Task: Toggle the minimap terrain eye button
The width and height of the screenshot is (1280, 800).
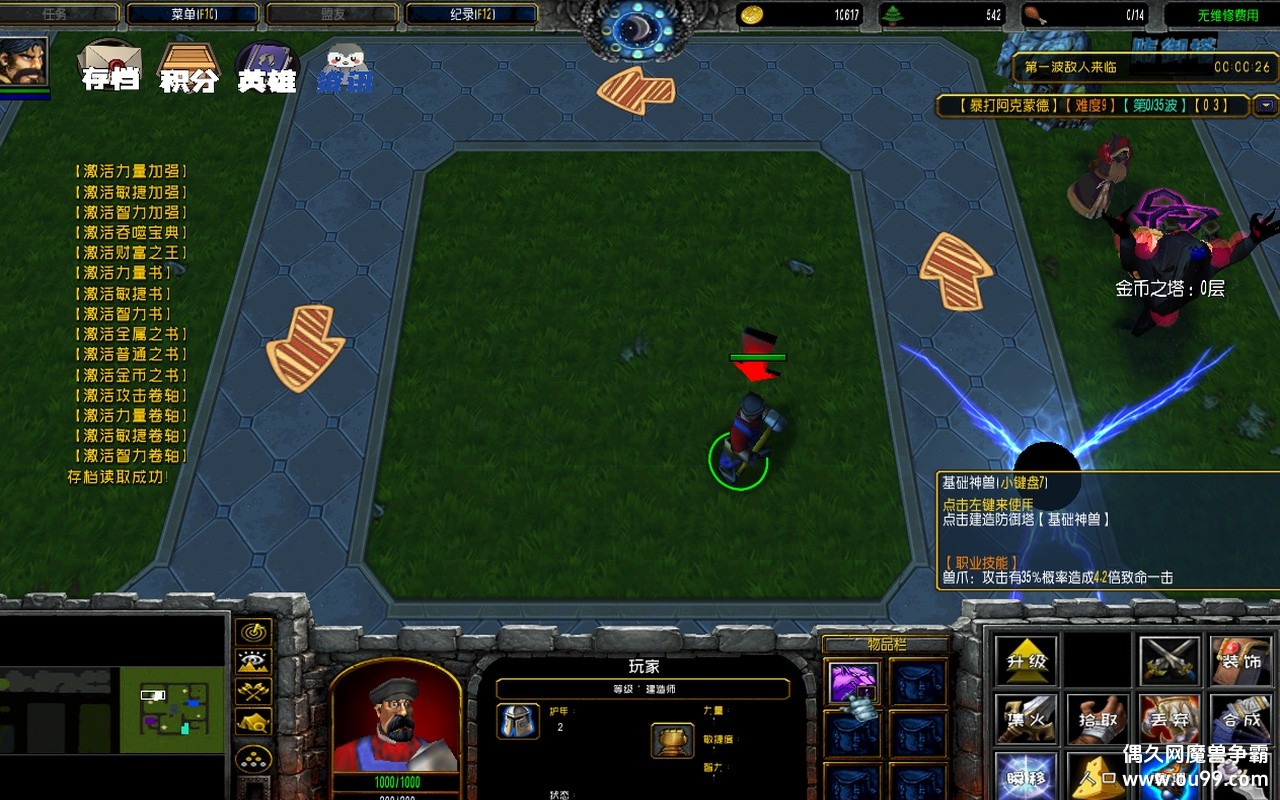Action: tap(254, 661)
